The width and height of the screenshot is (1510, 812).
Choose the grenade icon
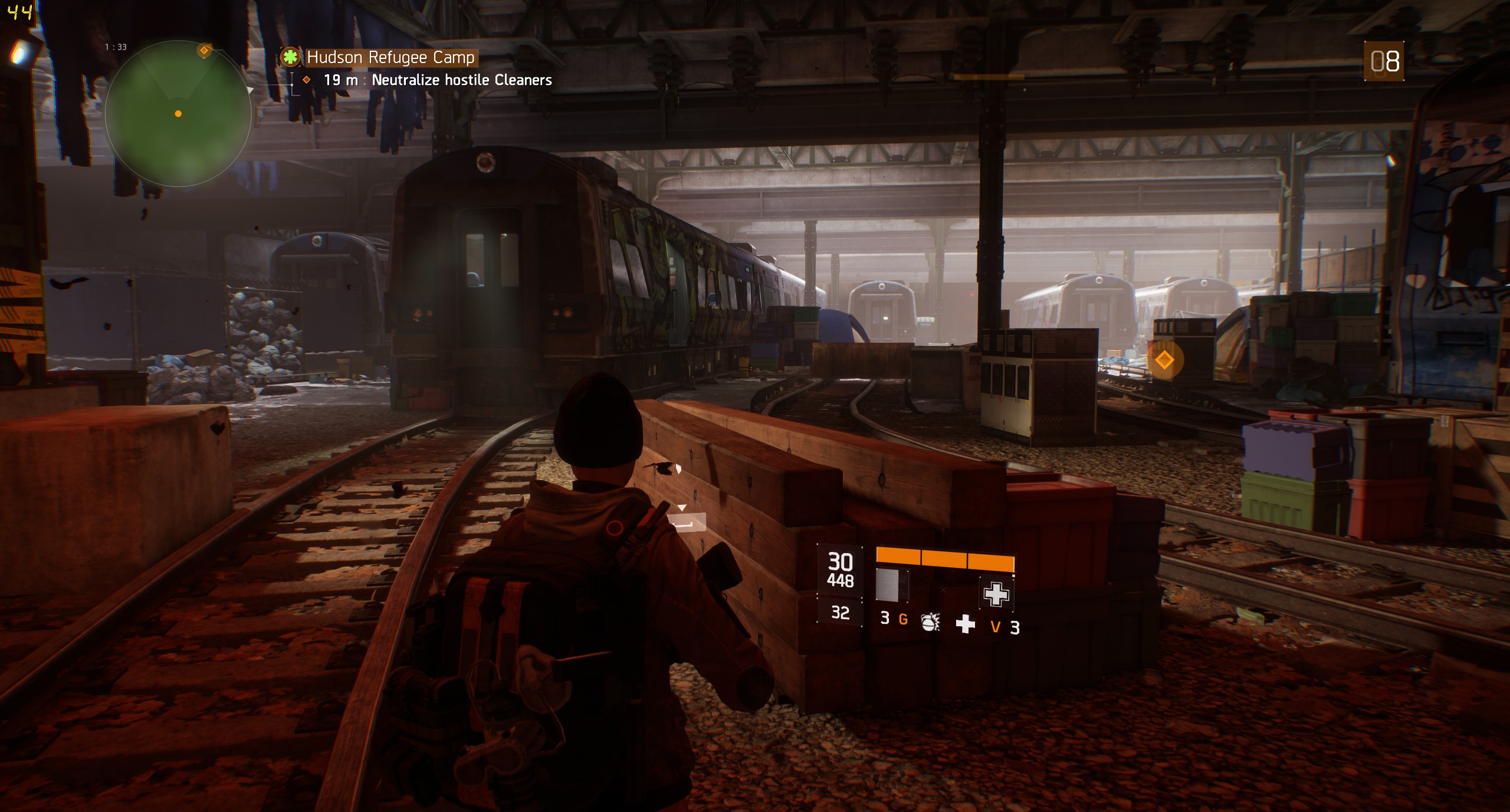[930, 622]
